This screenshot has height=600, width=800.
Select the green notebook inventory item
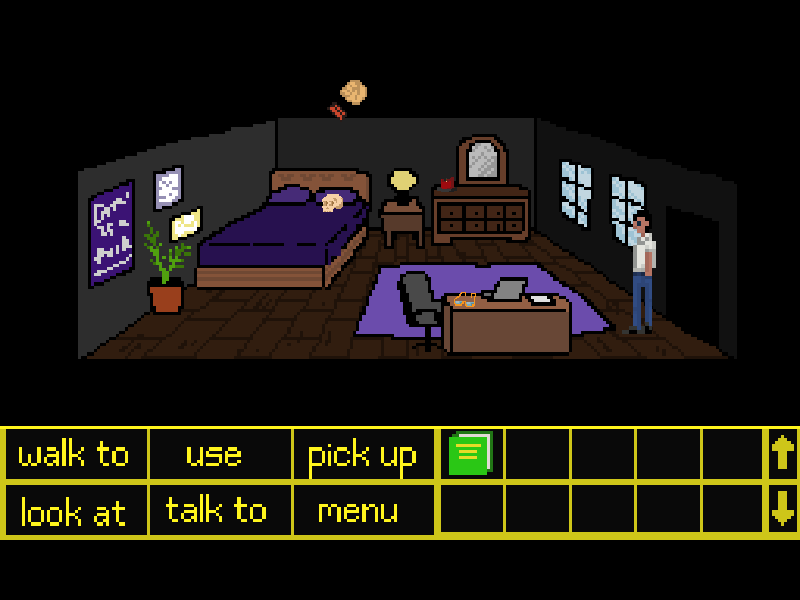pyautogui.click(x=471, y=454)
